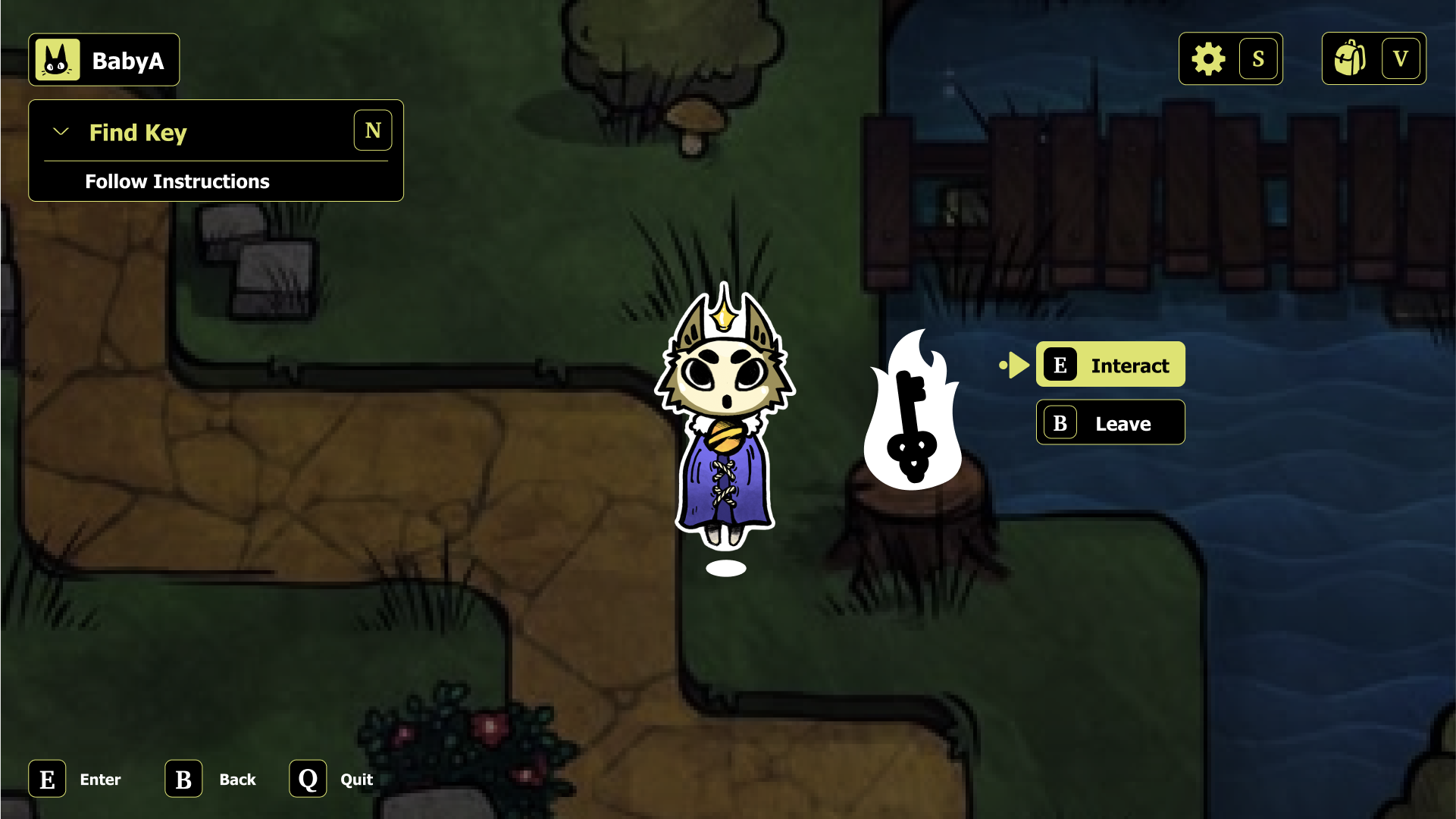Select the Interact option
This screenshot has width=1456, height=819.
click(1129, 365)
